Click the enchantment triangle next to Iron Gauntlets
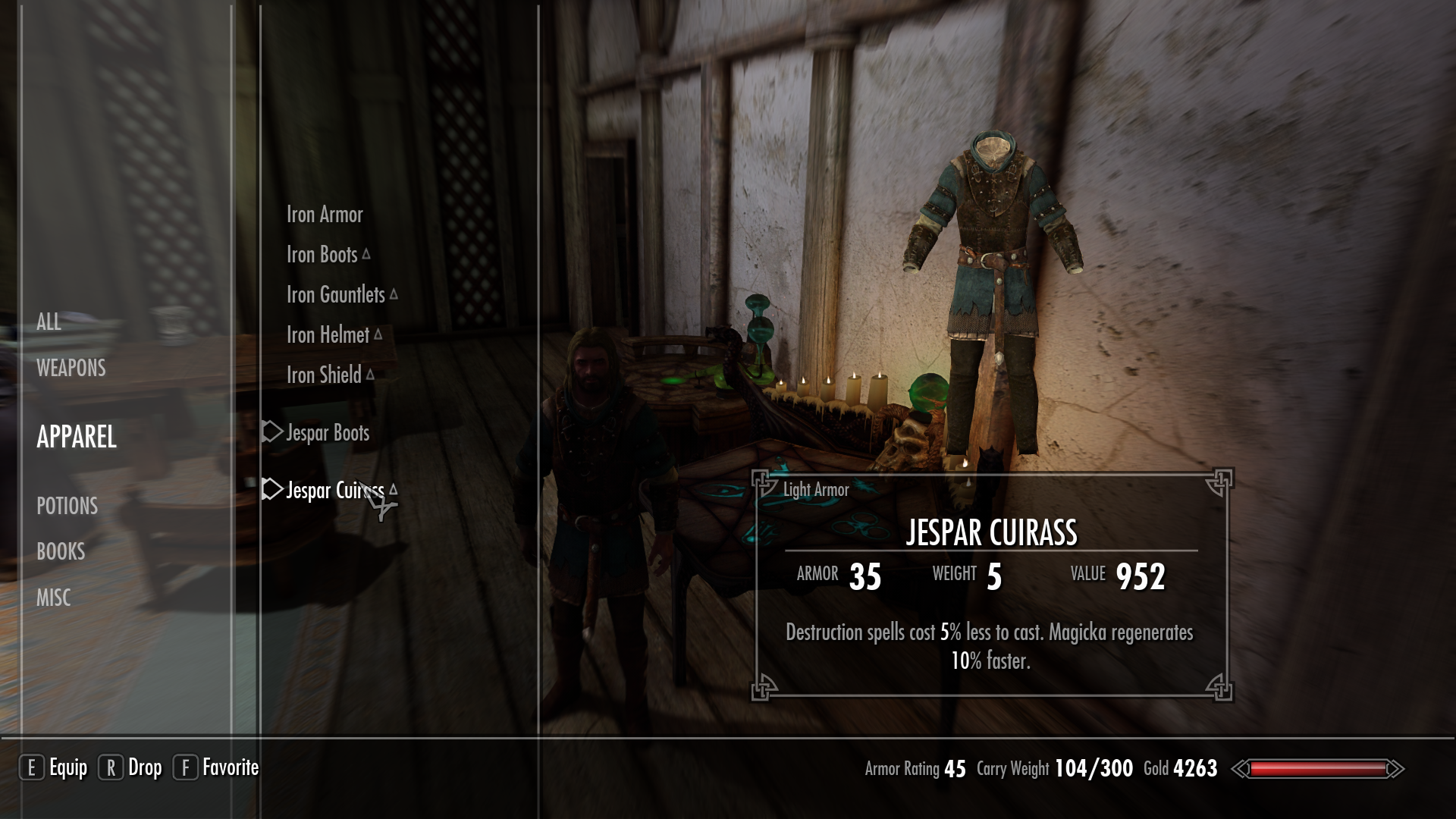The image size is (1456, 819). point(394,293)
